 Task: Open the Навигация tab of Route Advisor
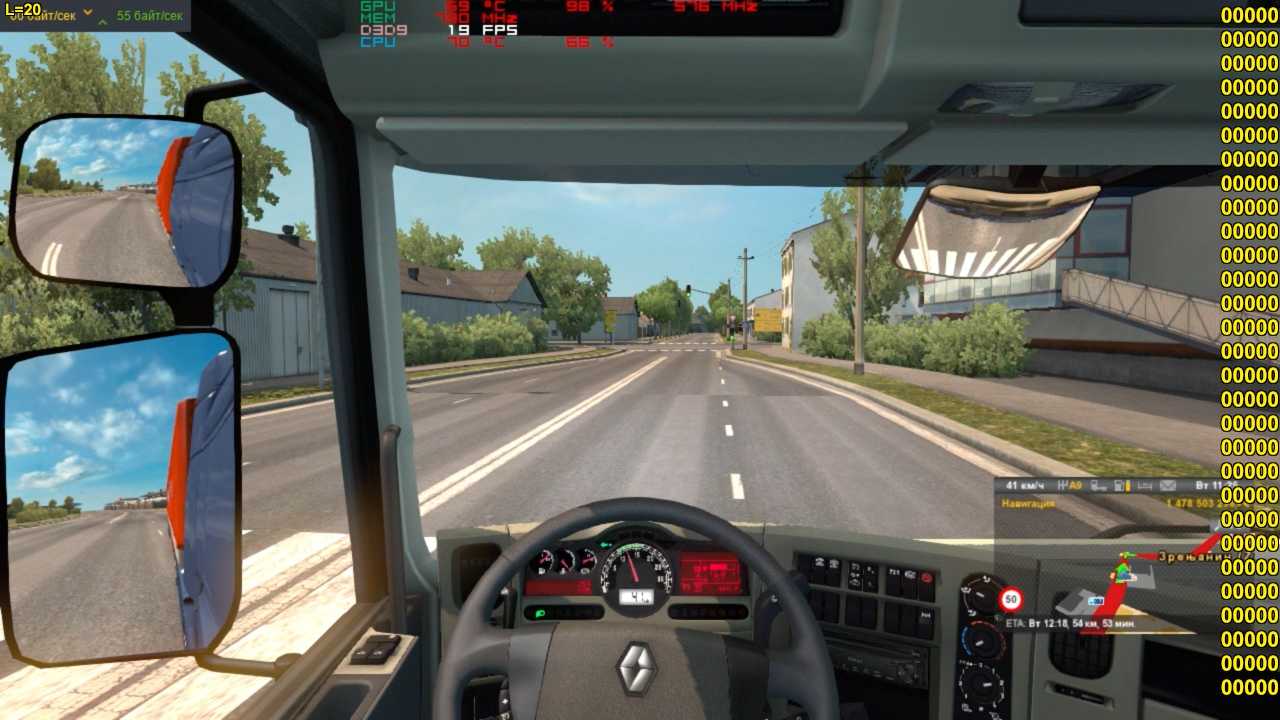1028,504
